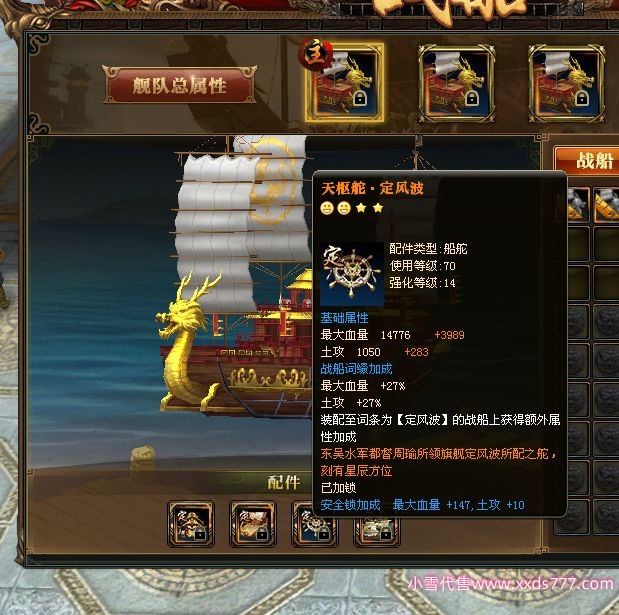
Task: Switch to the 战船 warship tab
Action: pyautogui.click(x=587, y=161)
